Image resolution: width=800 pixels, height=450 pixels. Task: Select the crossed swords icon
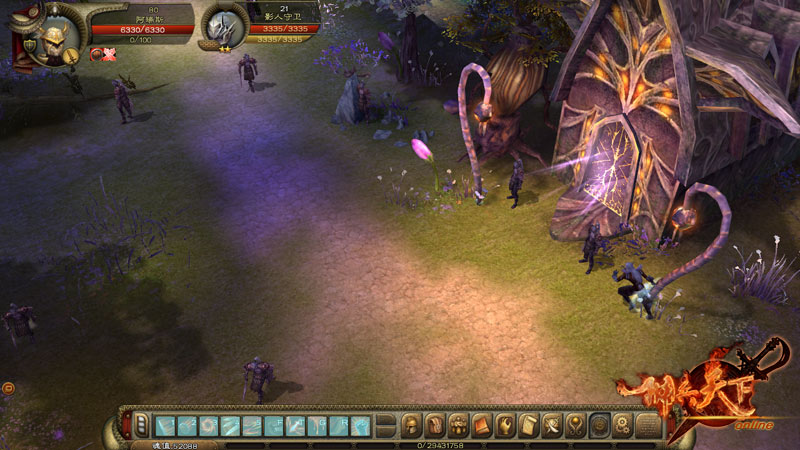552,425
